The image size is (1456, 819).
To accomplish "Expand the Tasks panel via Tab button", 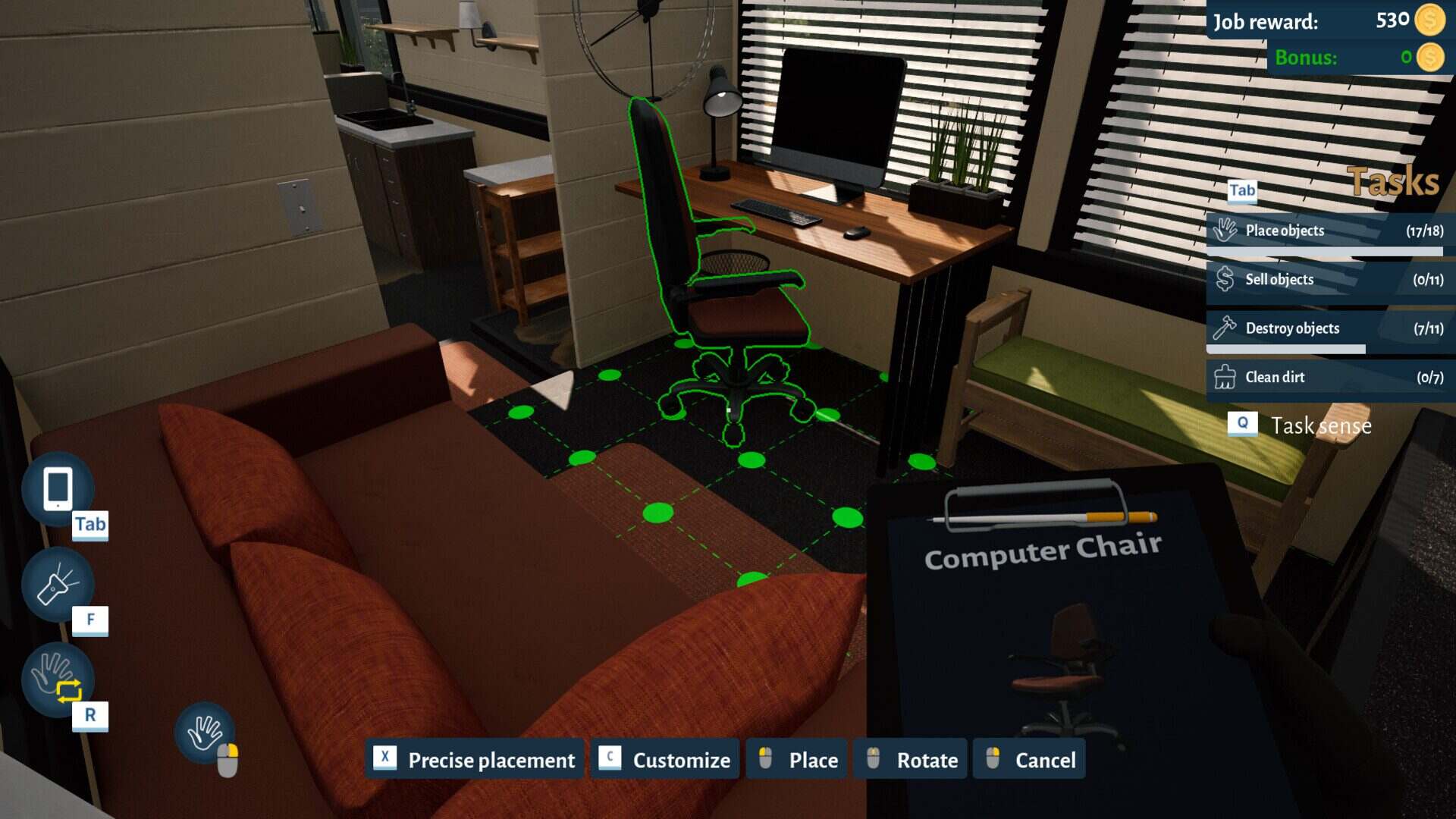I will (x=1242, y=191).
